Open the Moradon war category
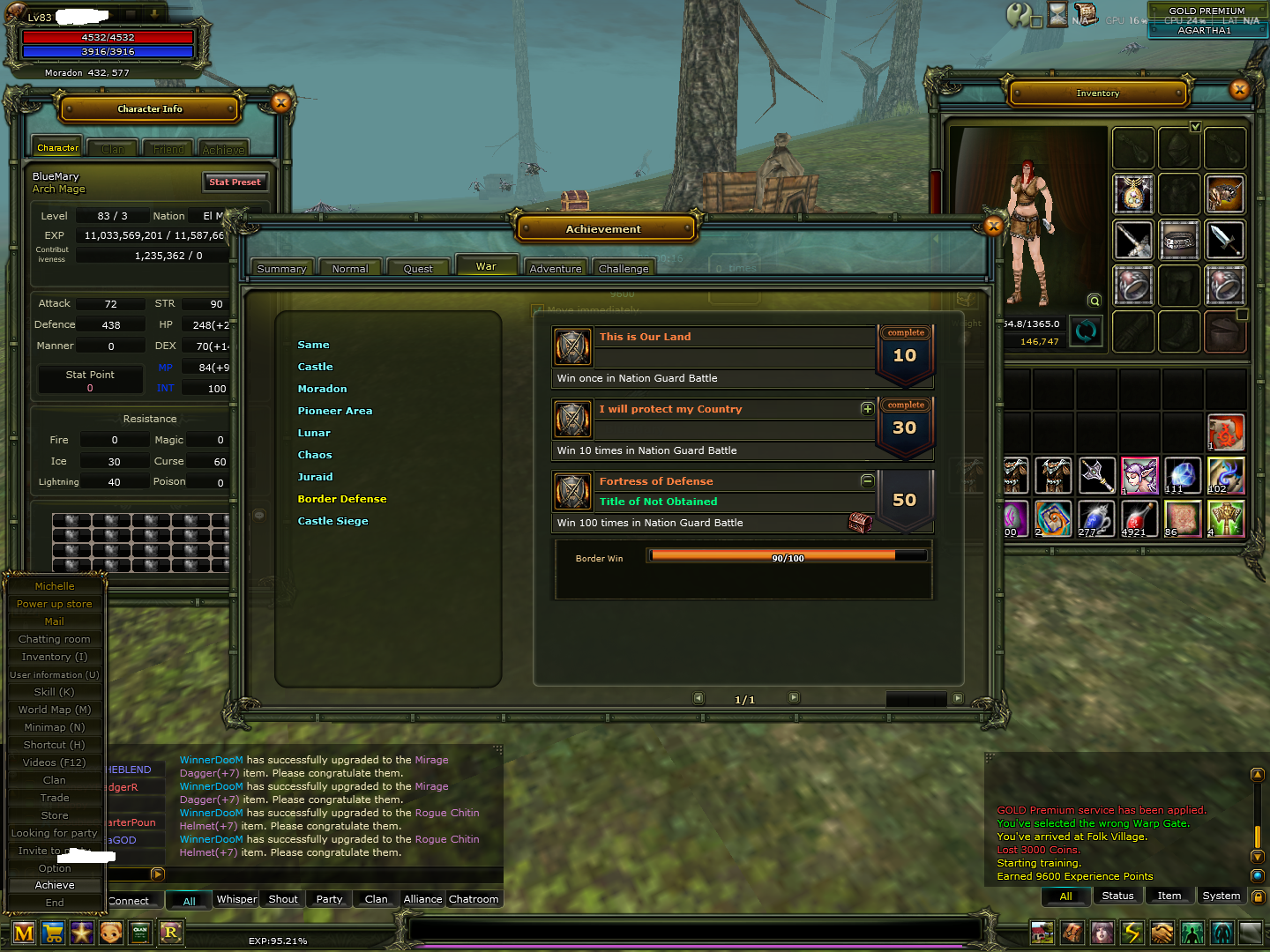1270x952 pixels. coord(322,389)
